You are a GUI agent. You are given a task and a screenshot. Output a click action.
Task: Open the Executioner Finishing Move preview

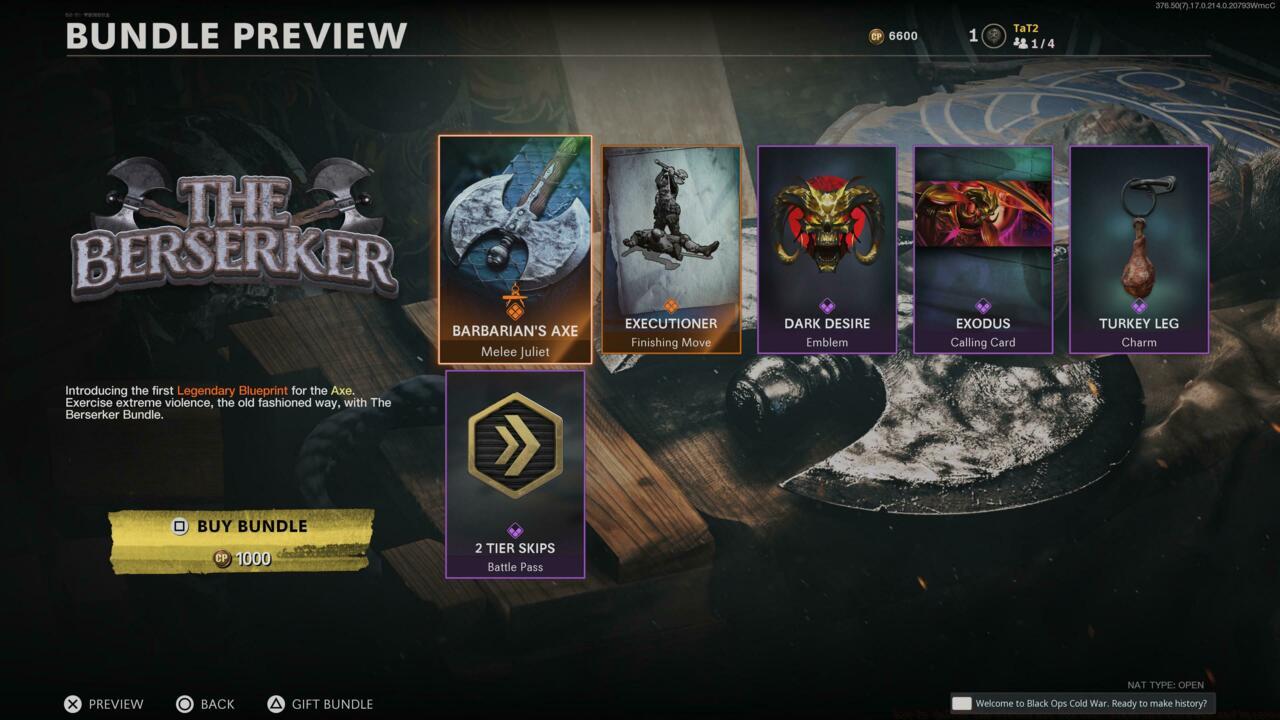671,250
